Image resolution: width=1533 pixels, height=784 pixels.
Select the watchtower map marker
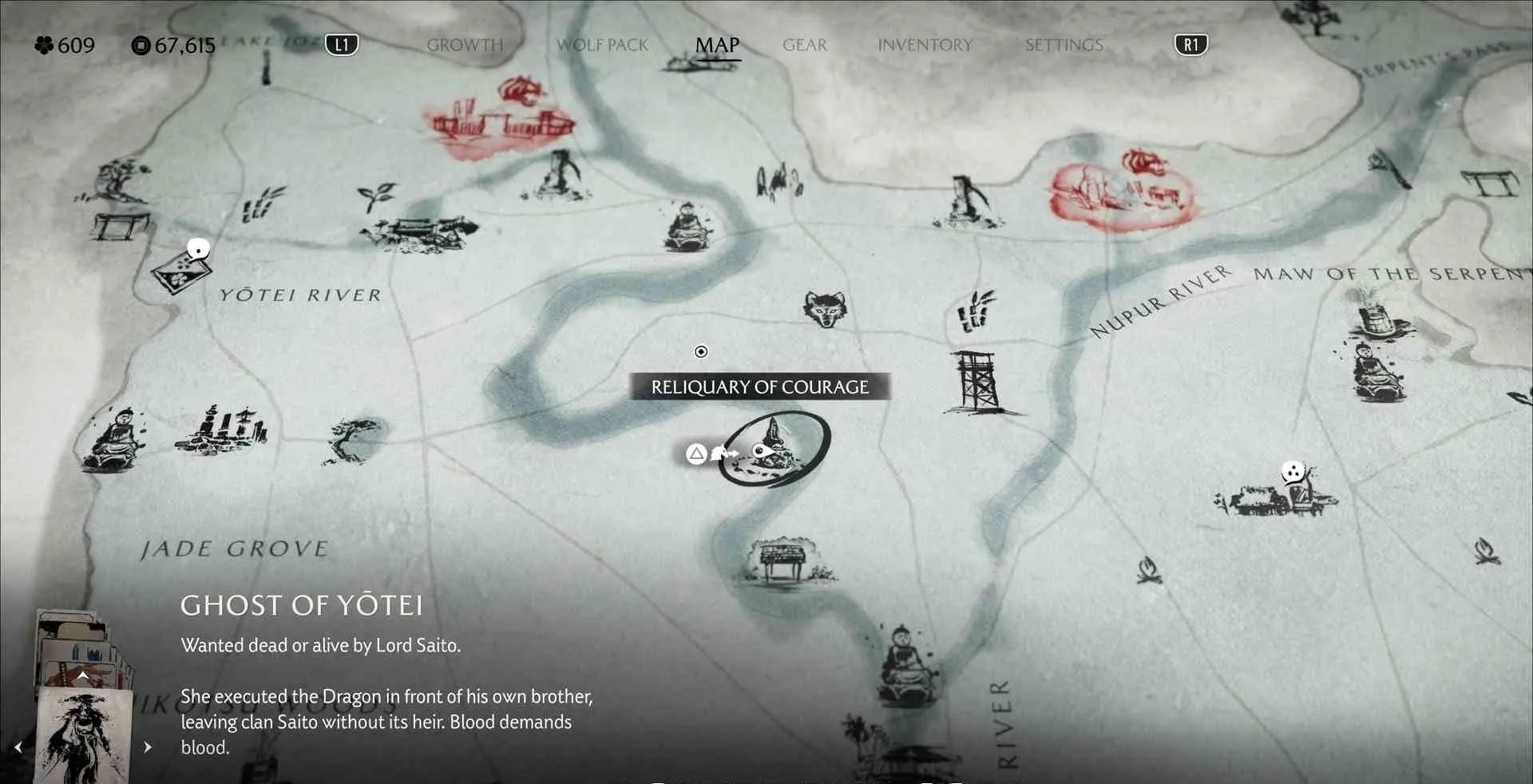pos(978,382)
